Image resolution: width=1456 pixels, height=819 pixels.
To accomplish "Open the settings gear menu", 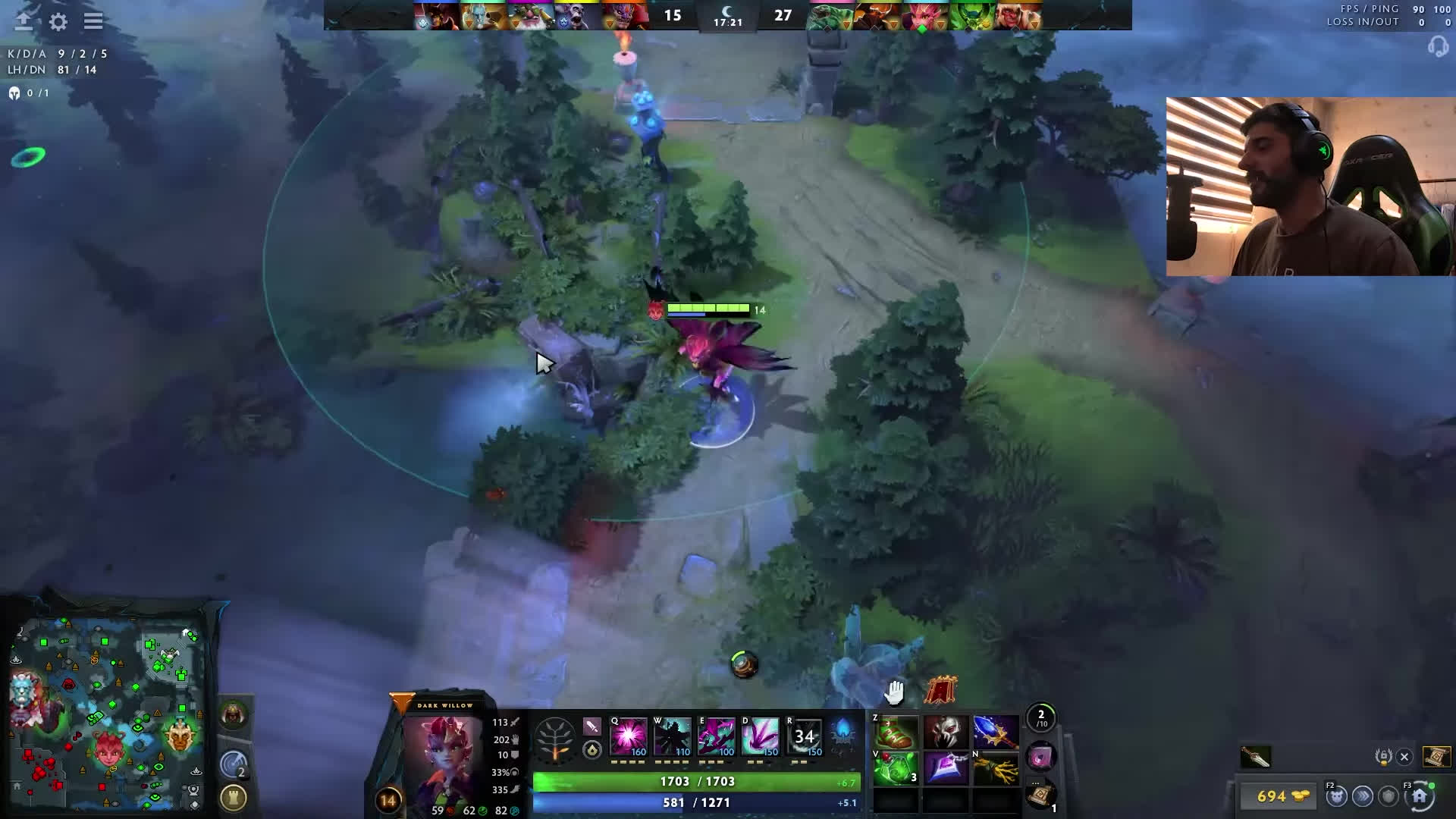I will click(58, 21).
